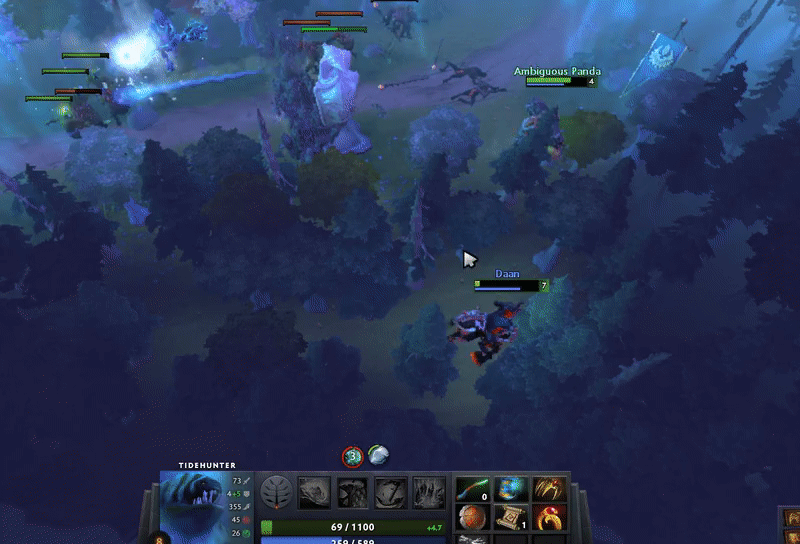Viewport: 800px width, 544px height.
Task: Cast the Gush ability
Action: (x=314, y=492)
